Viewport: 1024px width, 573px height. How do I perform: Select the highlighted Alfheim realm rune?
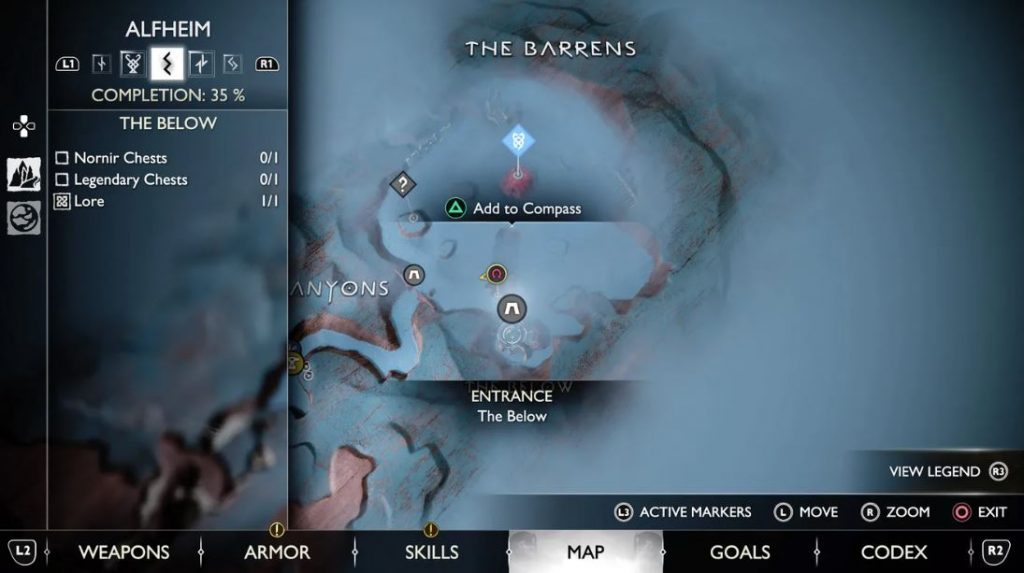[167, 64]
